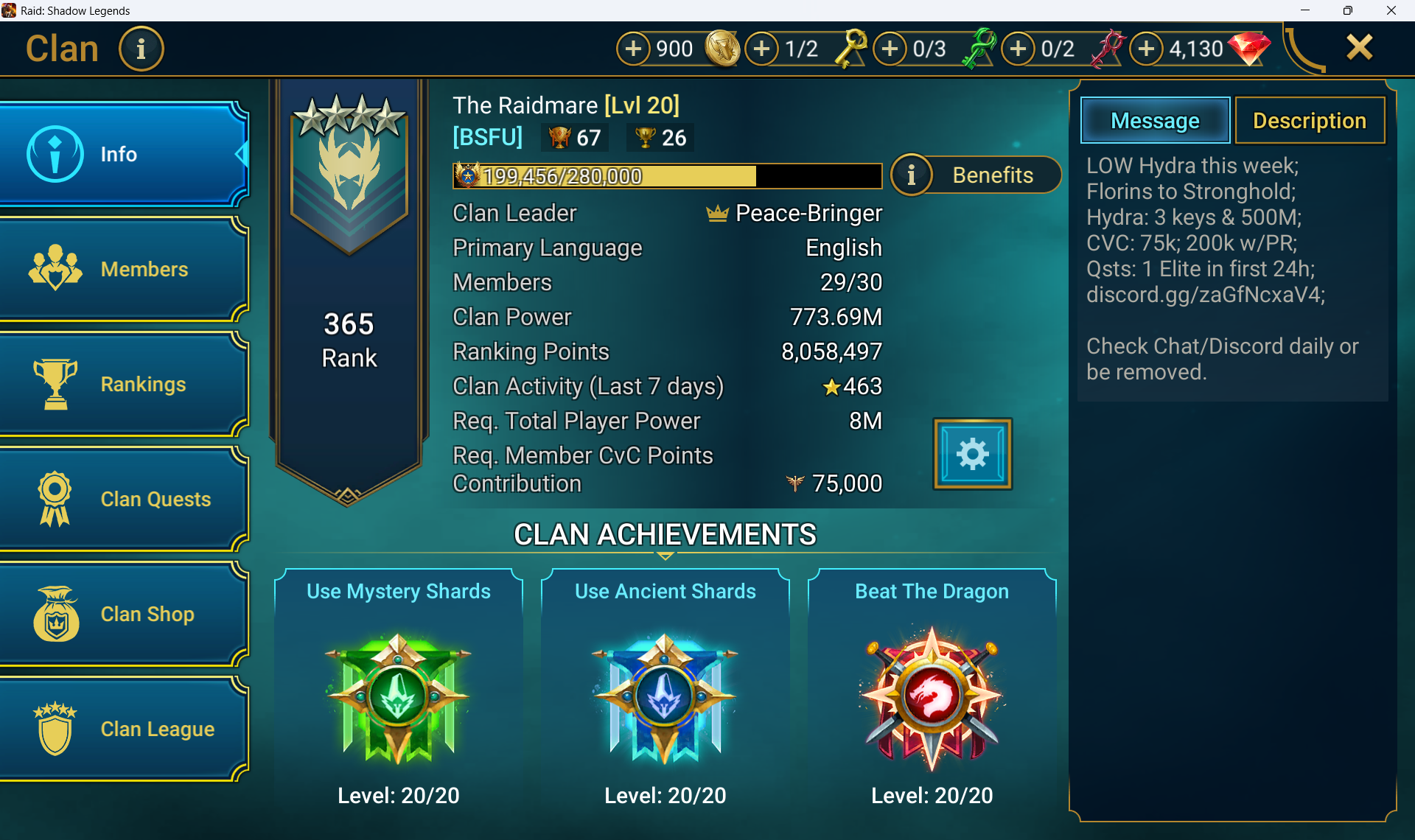1415x840 pixels.
Task: Select the Message tab
Action: 1155,121
